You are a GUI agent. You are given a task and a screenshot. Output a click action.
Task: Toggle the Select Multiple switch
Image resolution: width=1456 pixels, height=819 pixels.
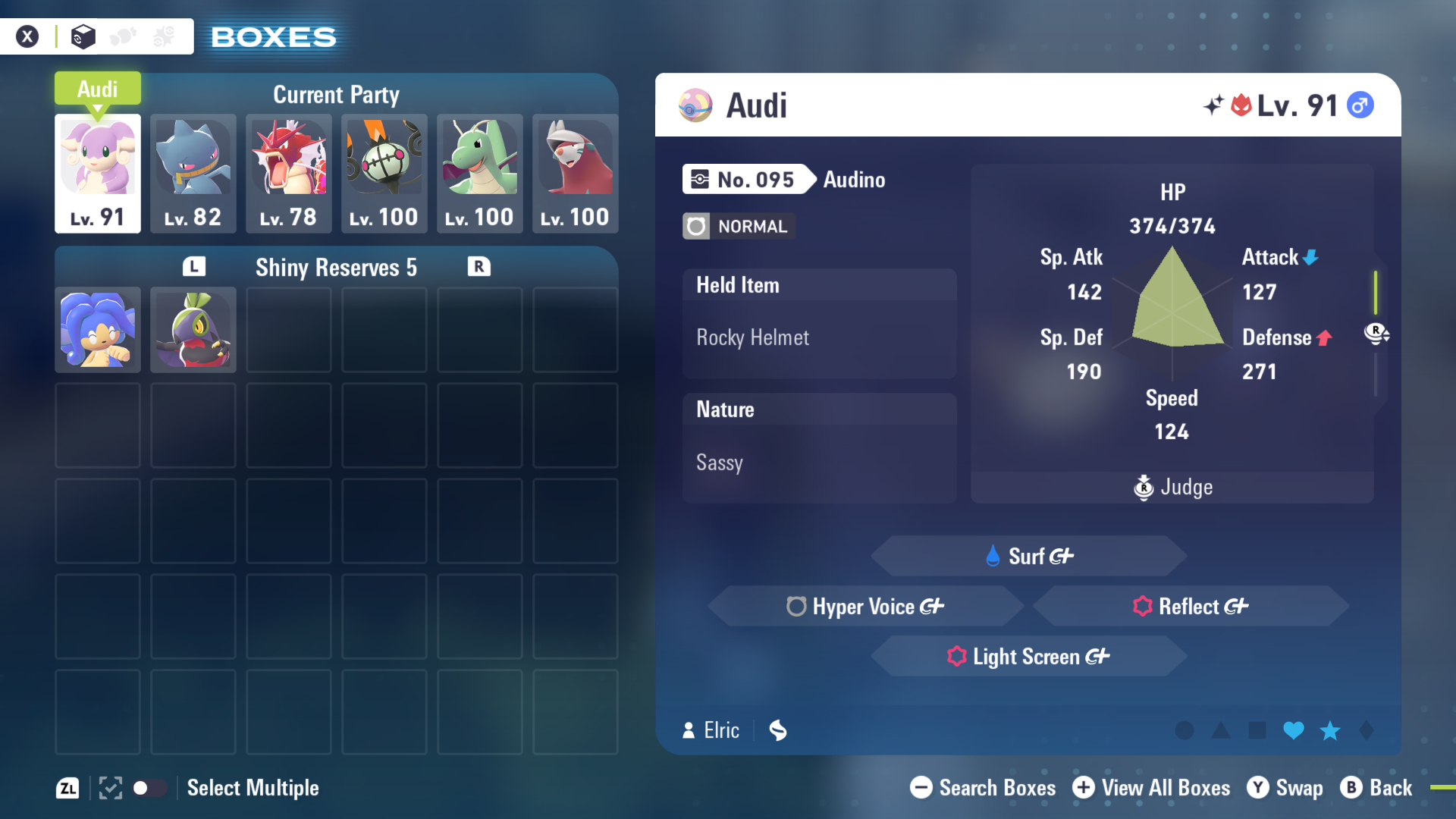149,788
